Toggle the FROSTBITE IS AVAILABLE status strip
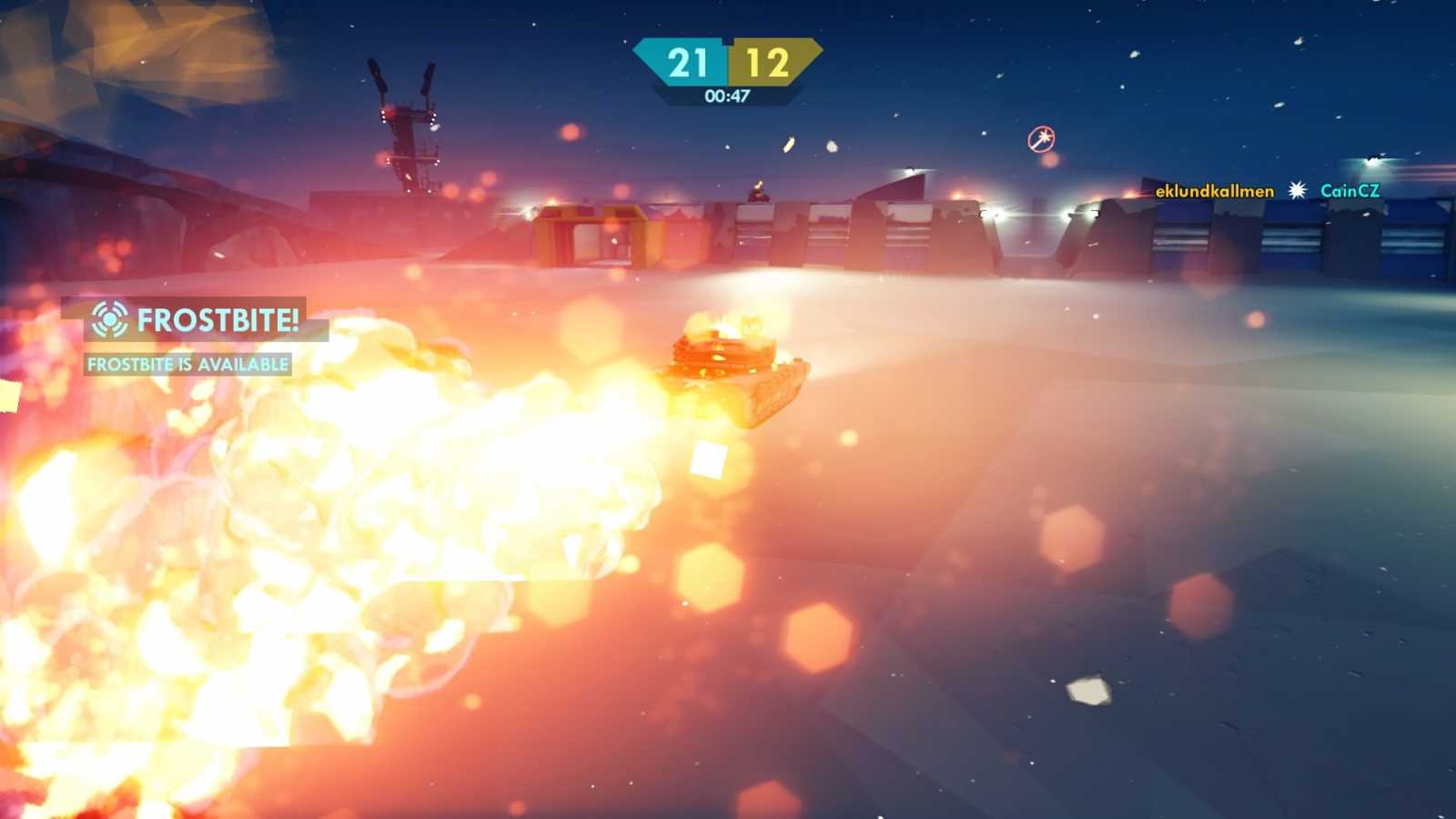This screenshot has width=1456, height=819. click(187, 364)
